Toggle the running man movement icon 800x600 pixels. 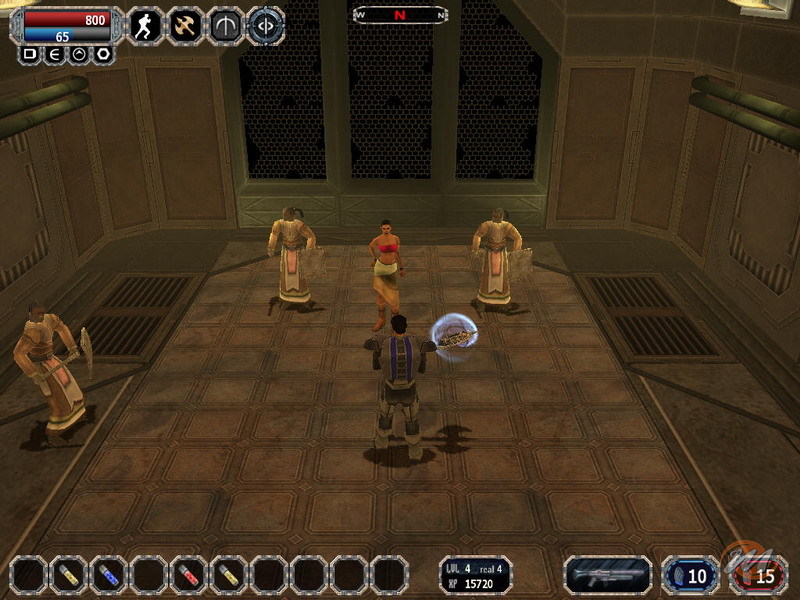click(x=146, y=26)
